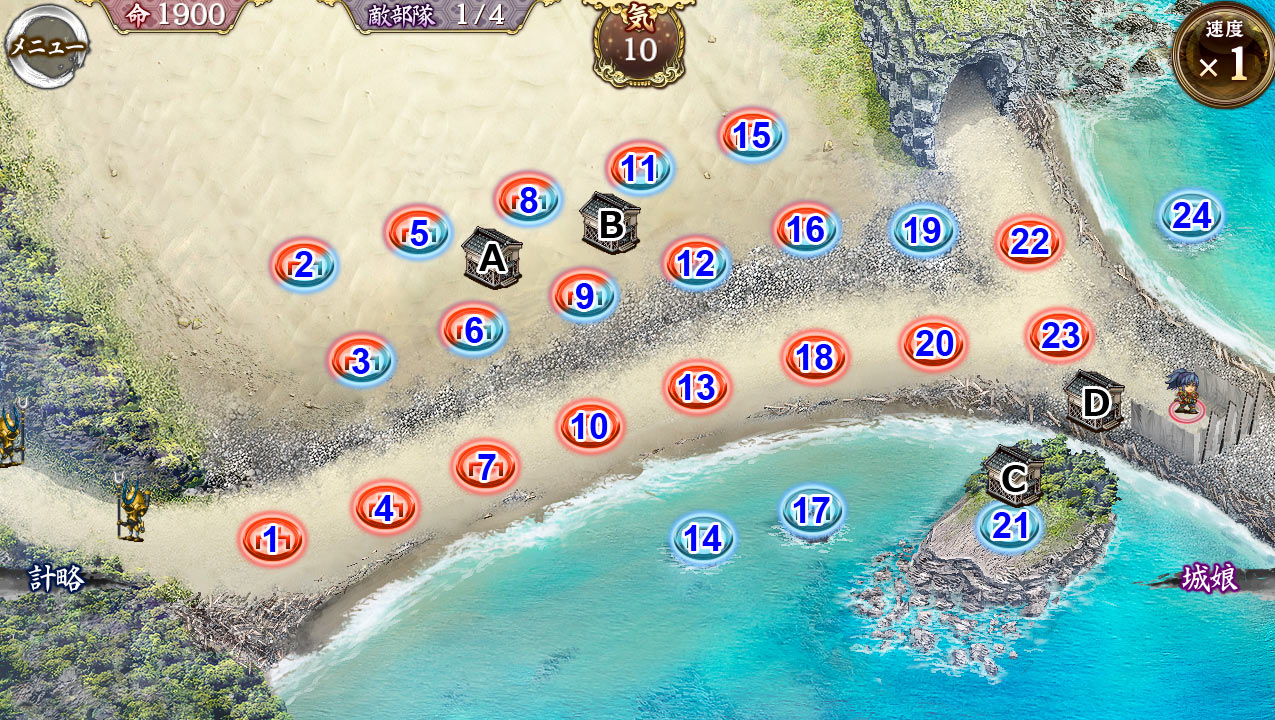This screenshot has width=1275, height=720.
Task: Select island deployment slot number 21
Action: [1010, 525]
